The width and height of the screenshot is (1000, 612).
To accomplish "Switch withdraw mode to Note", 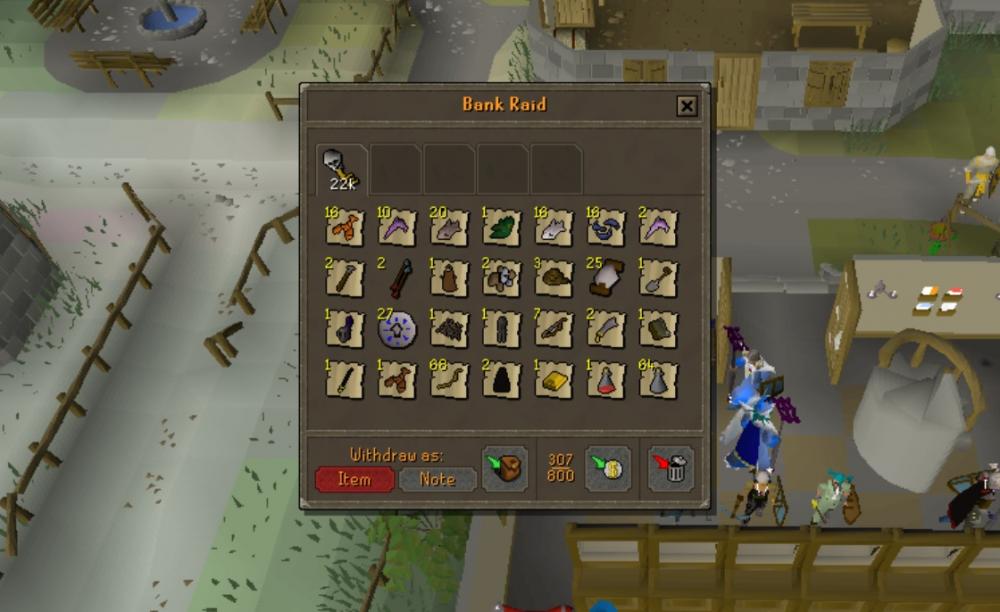I will [x=437, y=479].
